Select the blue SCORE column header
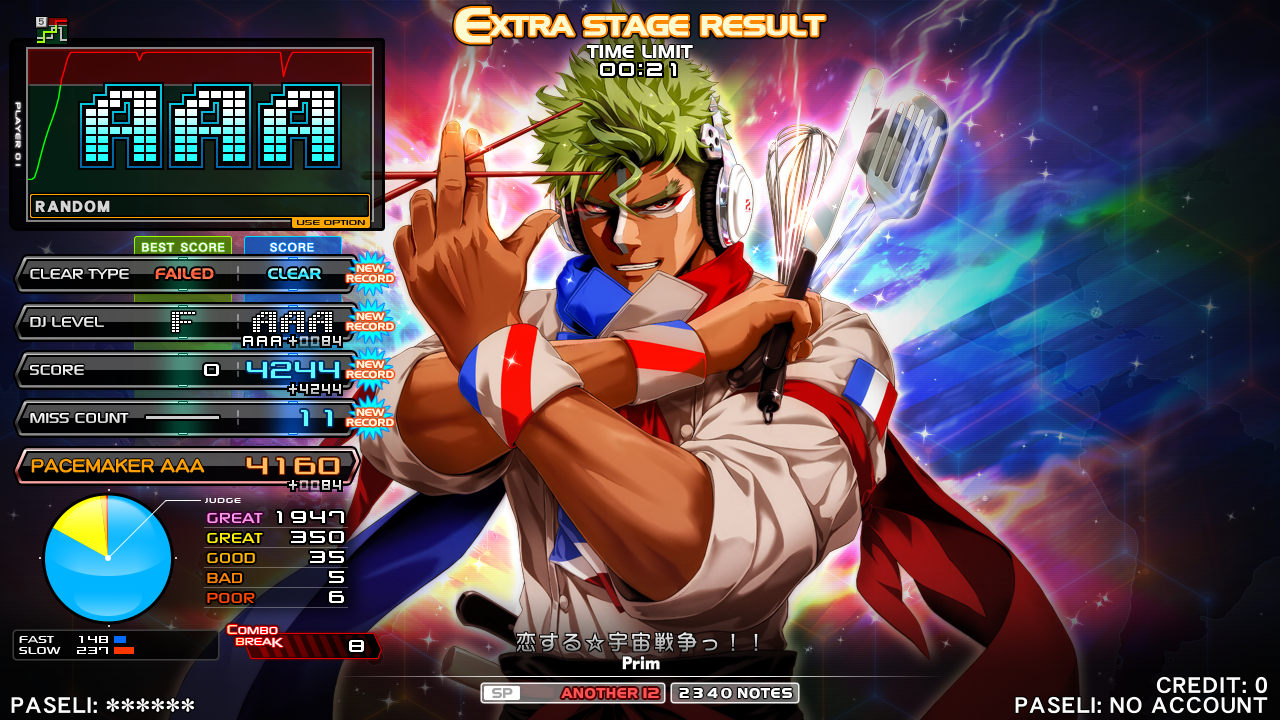This screenshot has height=720, width=1280. [292, 247]
